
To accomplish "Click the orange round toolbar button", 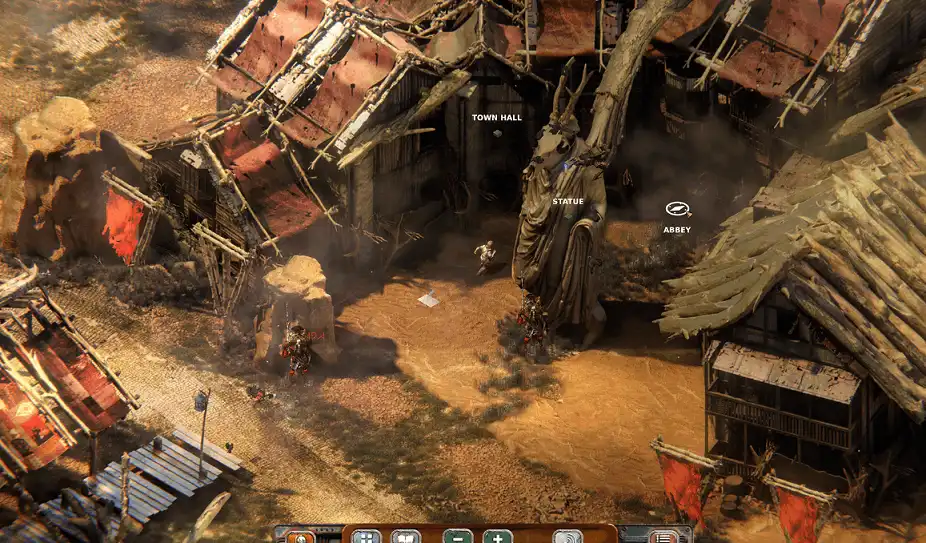I will (x=300, y=538).
